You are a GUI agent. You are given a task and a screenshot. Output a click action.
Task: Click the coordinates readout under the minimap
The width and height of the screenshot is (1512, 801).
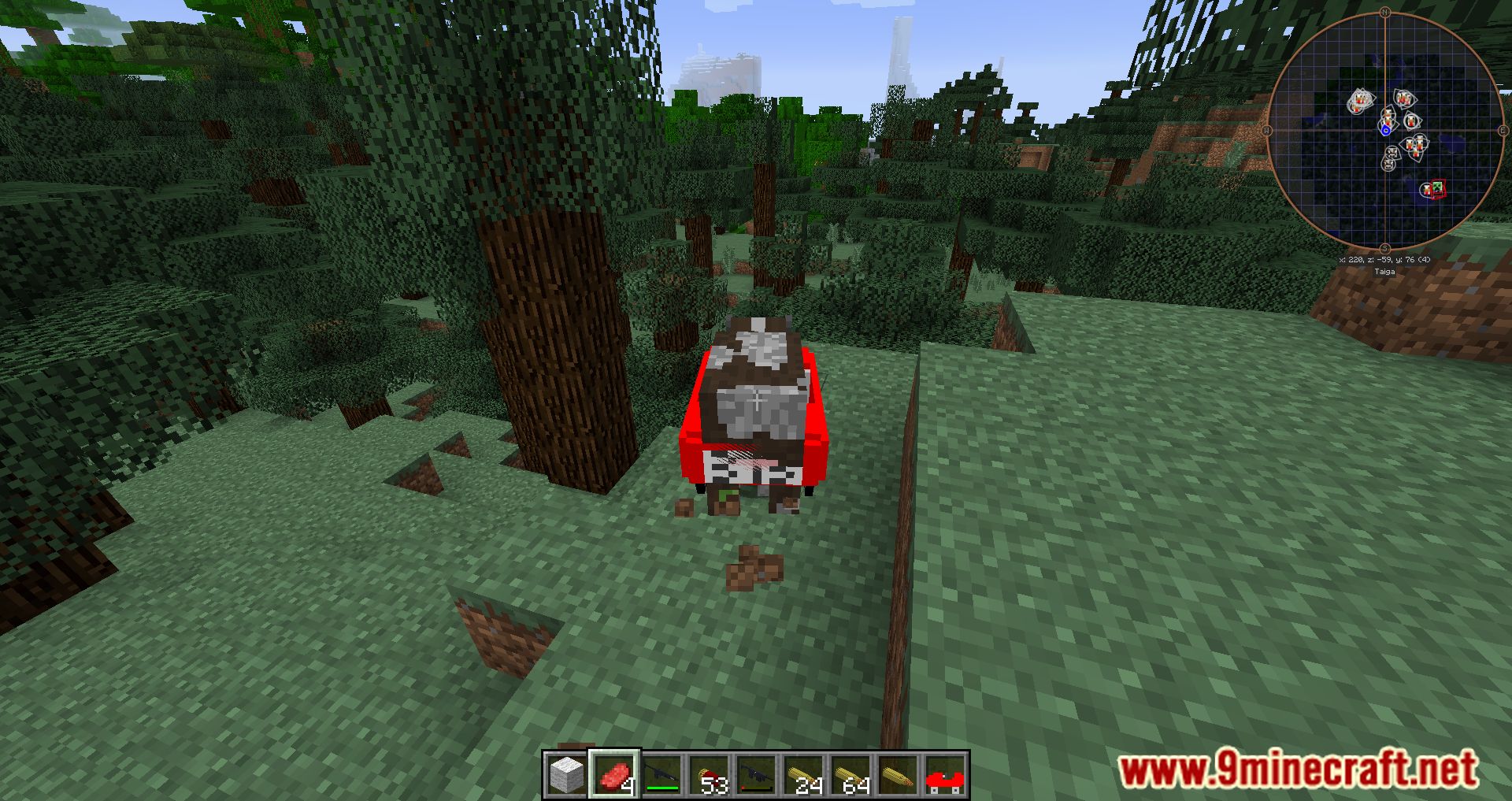[1384, 260]
